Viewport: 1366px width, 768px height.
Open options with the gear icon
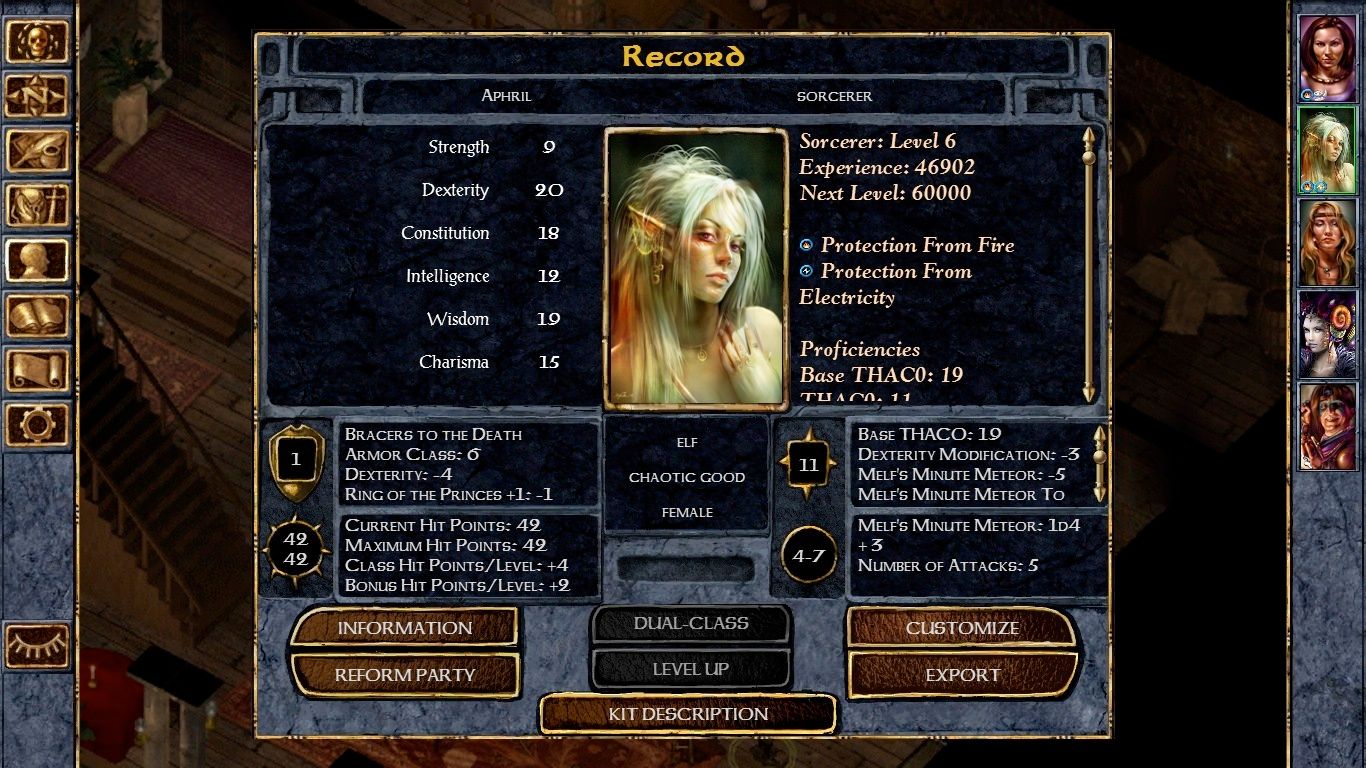tap(37, 424)
